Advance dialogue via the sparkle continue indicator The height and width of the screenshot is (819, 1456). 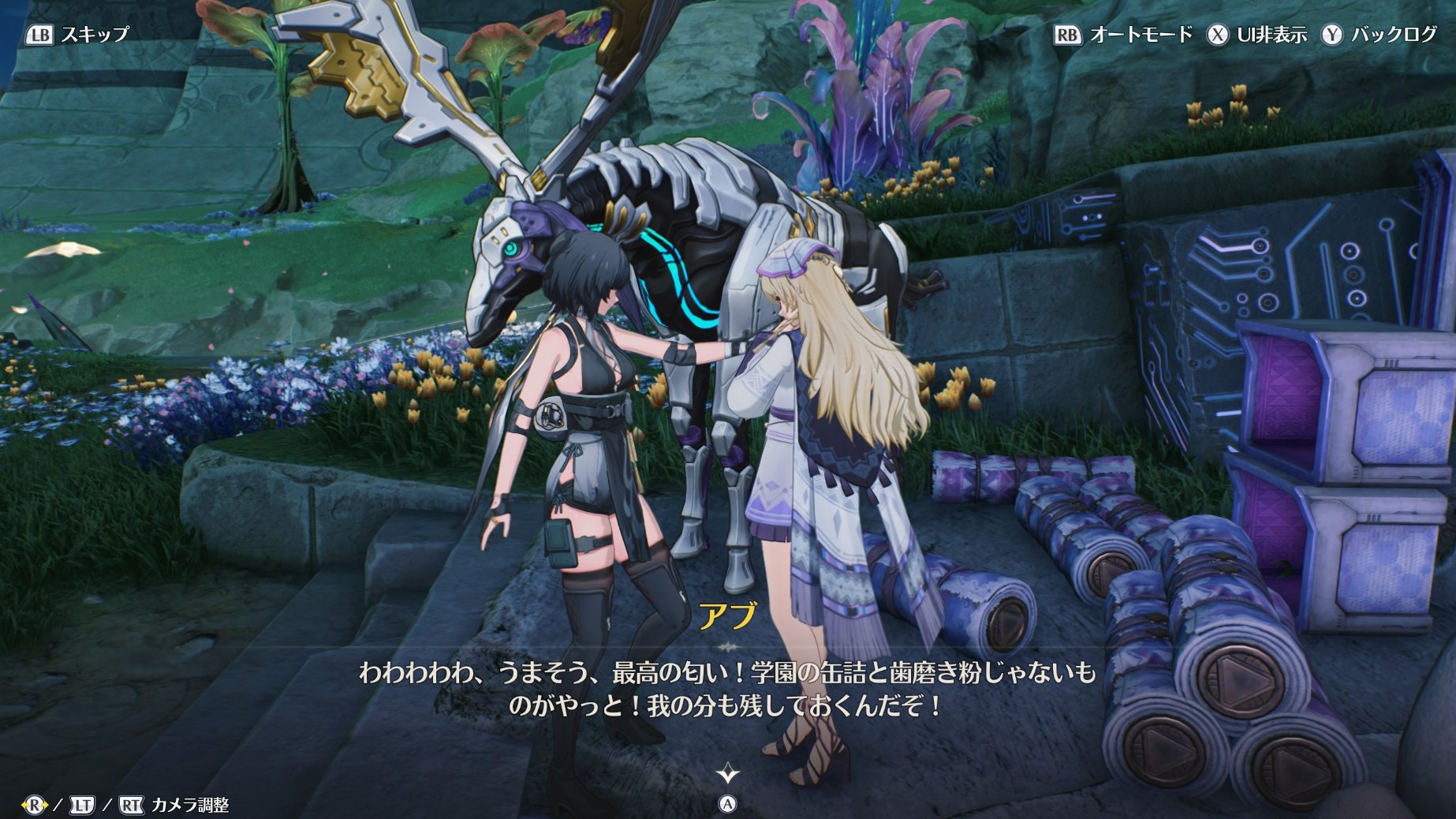(727, 772)
